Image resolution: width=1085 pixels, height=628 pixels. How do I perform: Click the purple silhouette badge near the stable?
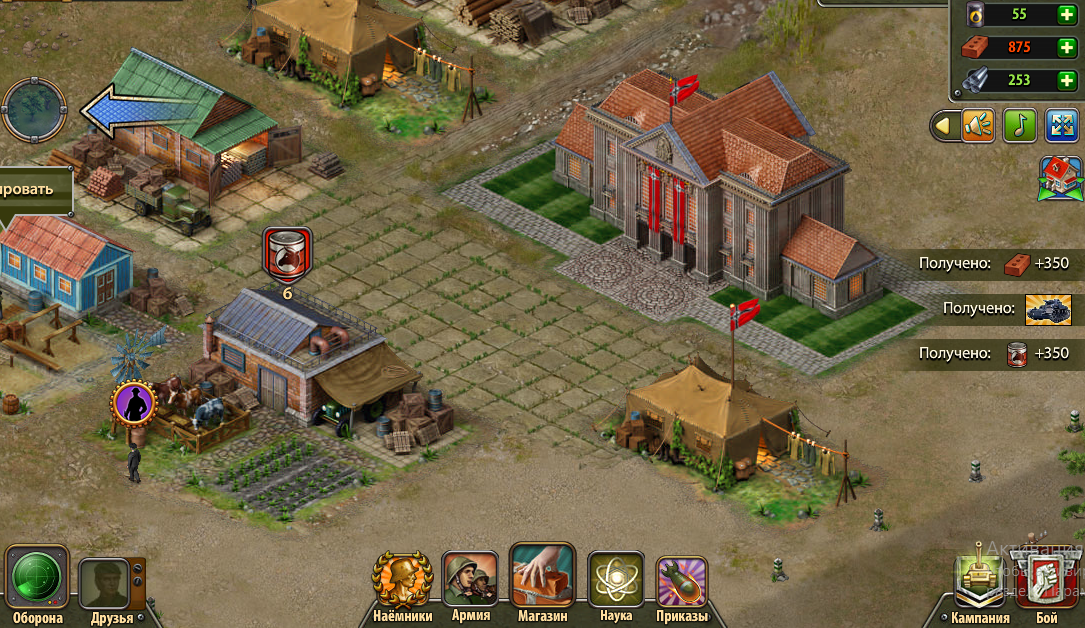134,403
